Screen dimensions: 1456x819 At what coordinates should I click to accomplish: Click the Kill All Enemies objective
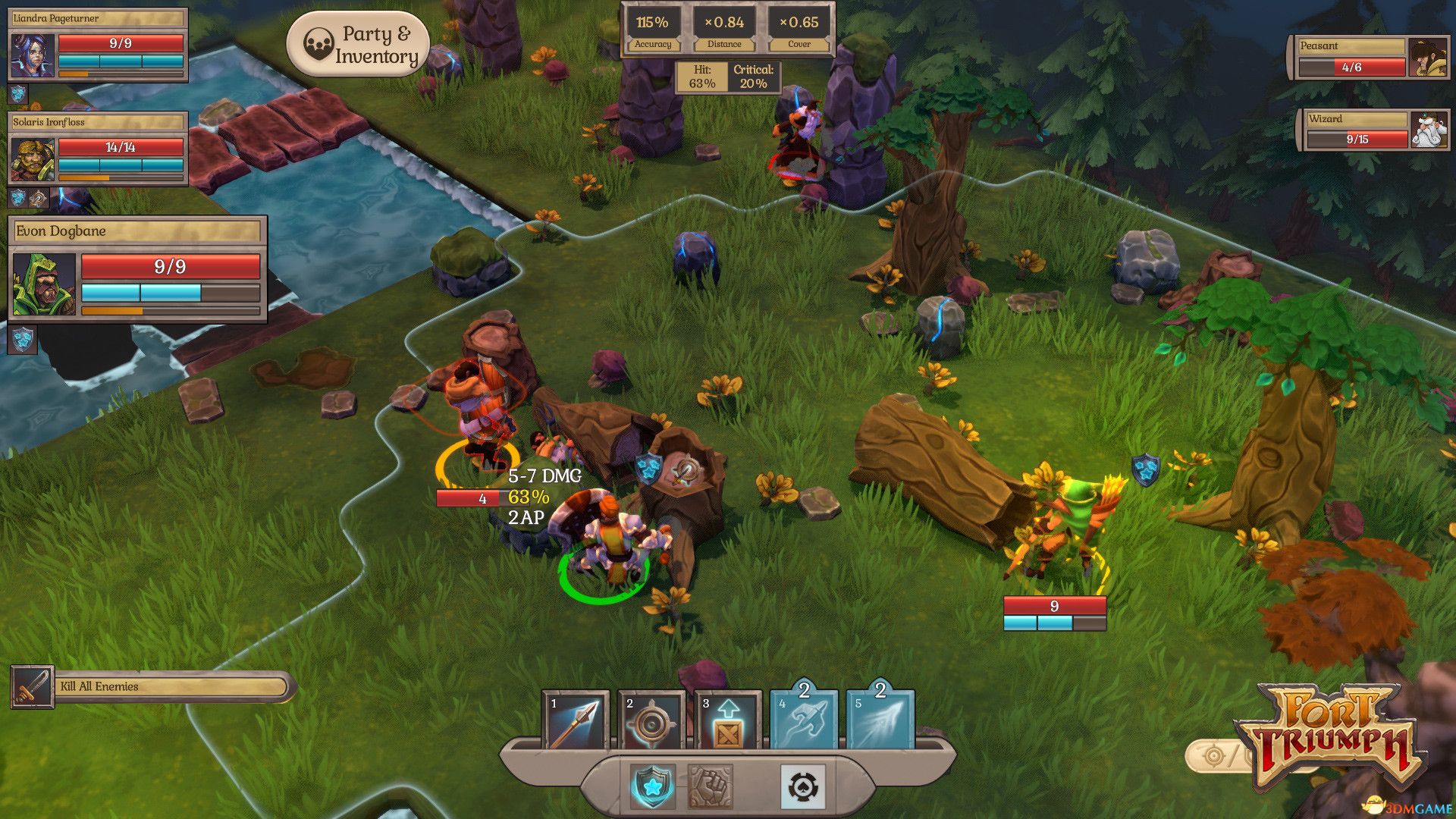pyautogui.click(x=152, y=687)
